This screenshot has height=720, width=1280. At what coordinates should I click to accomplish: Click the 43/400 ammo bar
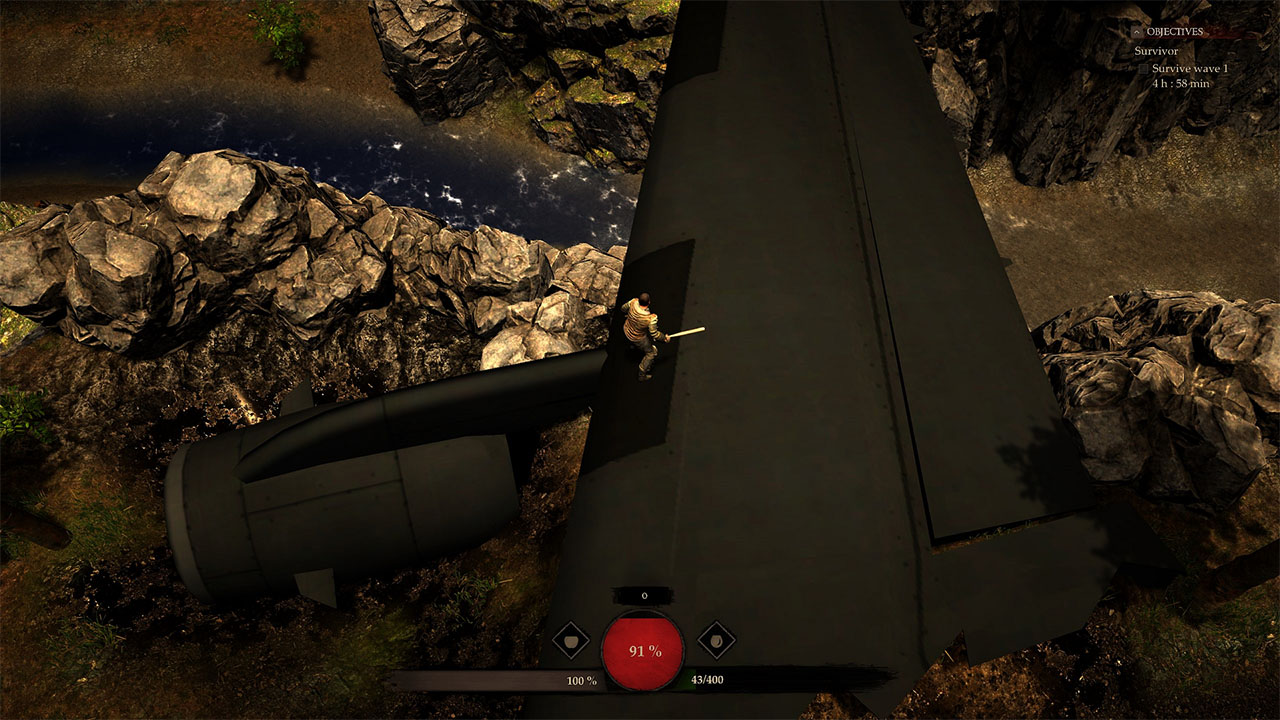coord(707,679)
